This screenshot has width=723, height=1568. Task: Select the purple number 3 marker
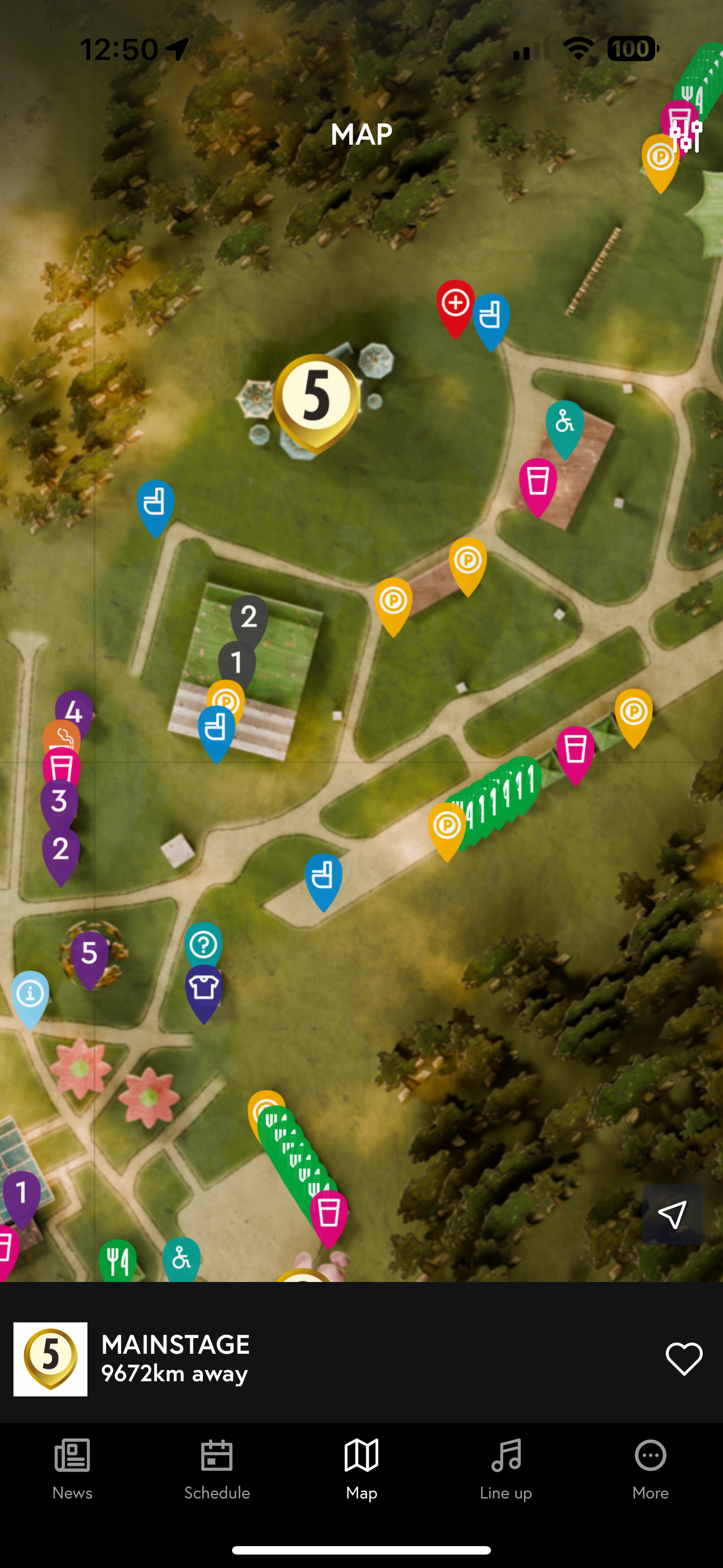point(59,801)
